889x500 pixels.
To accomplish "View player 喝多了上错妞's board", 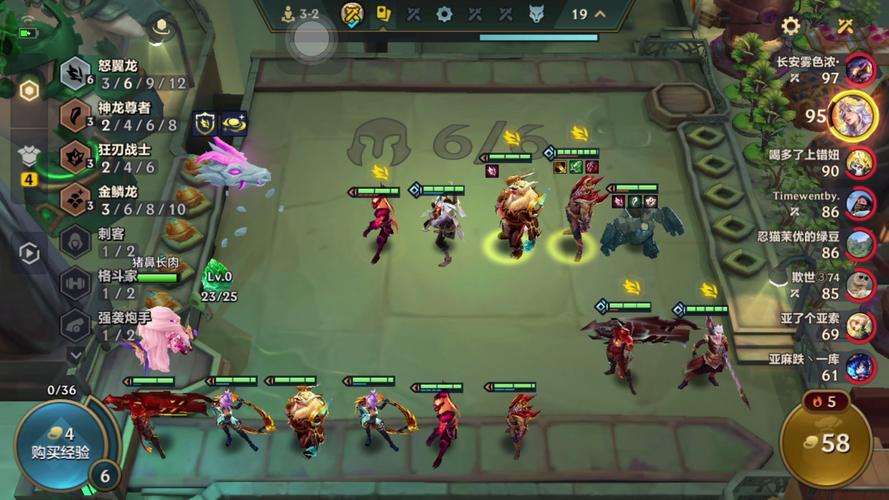I will click(x=859, y=162).
